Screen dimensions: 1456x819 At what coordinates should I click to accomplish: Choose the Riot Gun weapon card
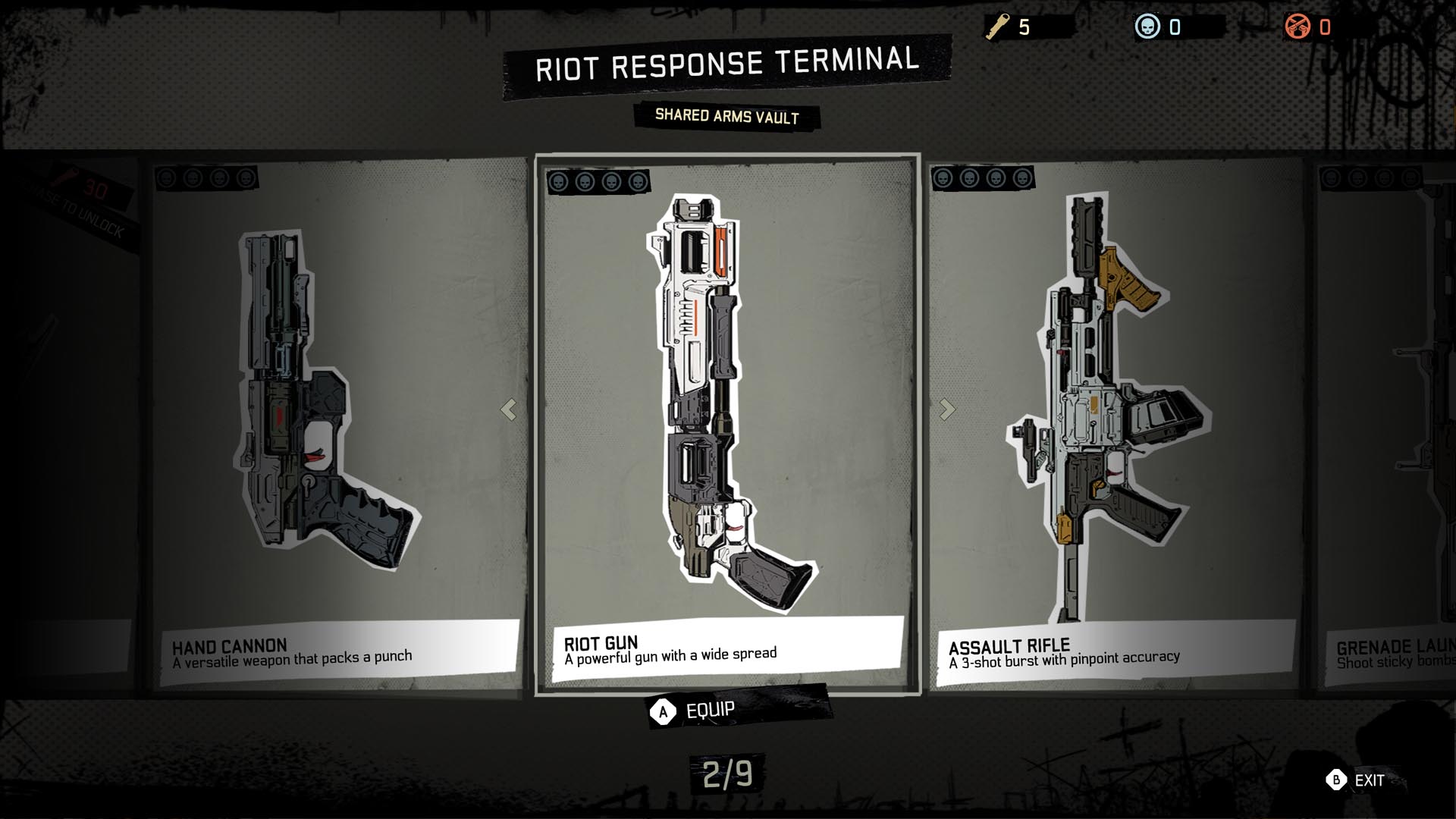(728, 425)
